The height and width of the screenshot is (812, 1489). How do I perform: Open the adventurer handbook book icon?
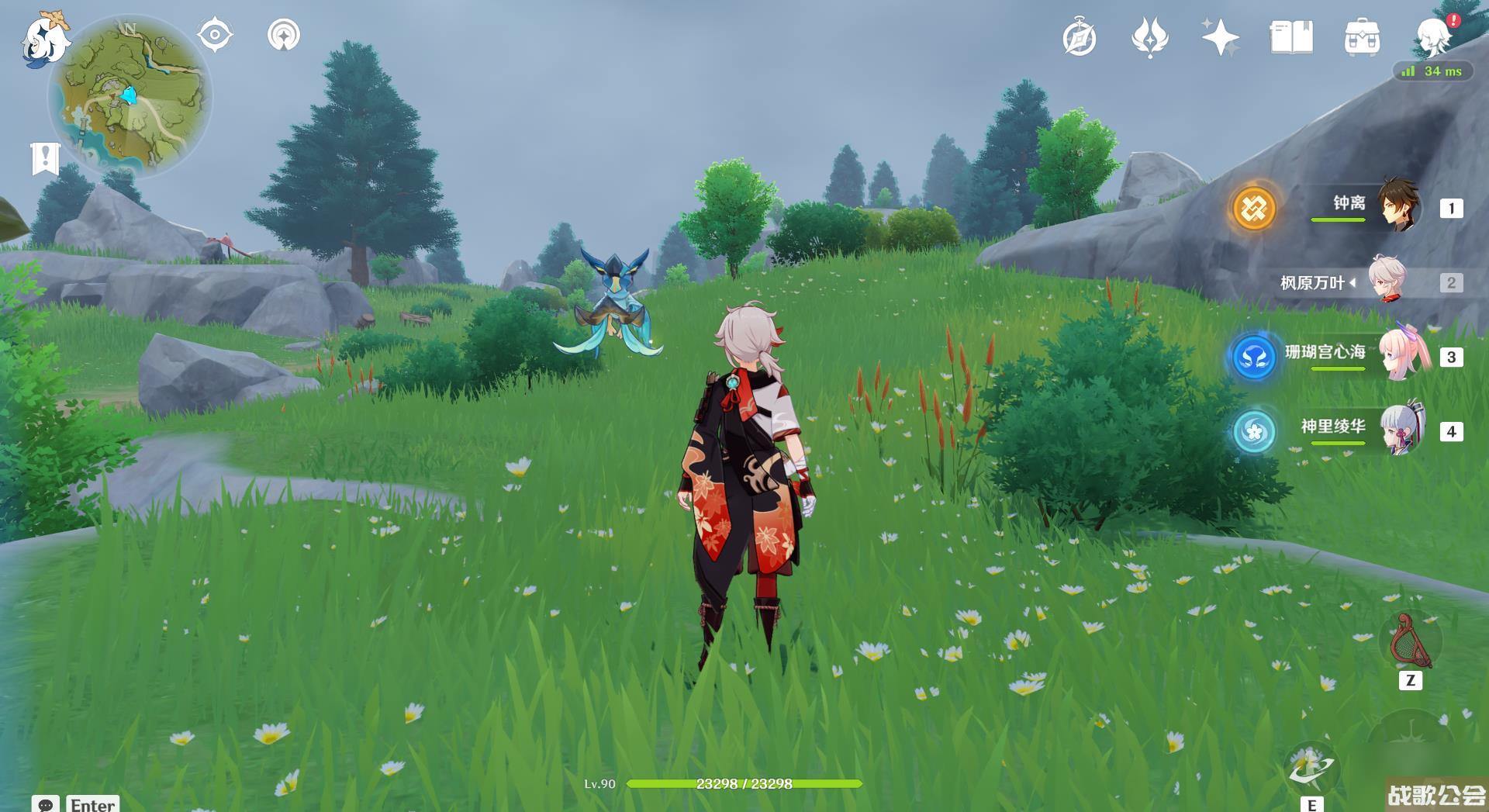point(1290,38)
